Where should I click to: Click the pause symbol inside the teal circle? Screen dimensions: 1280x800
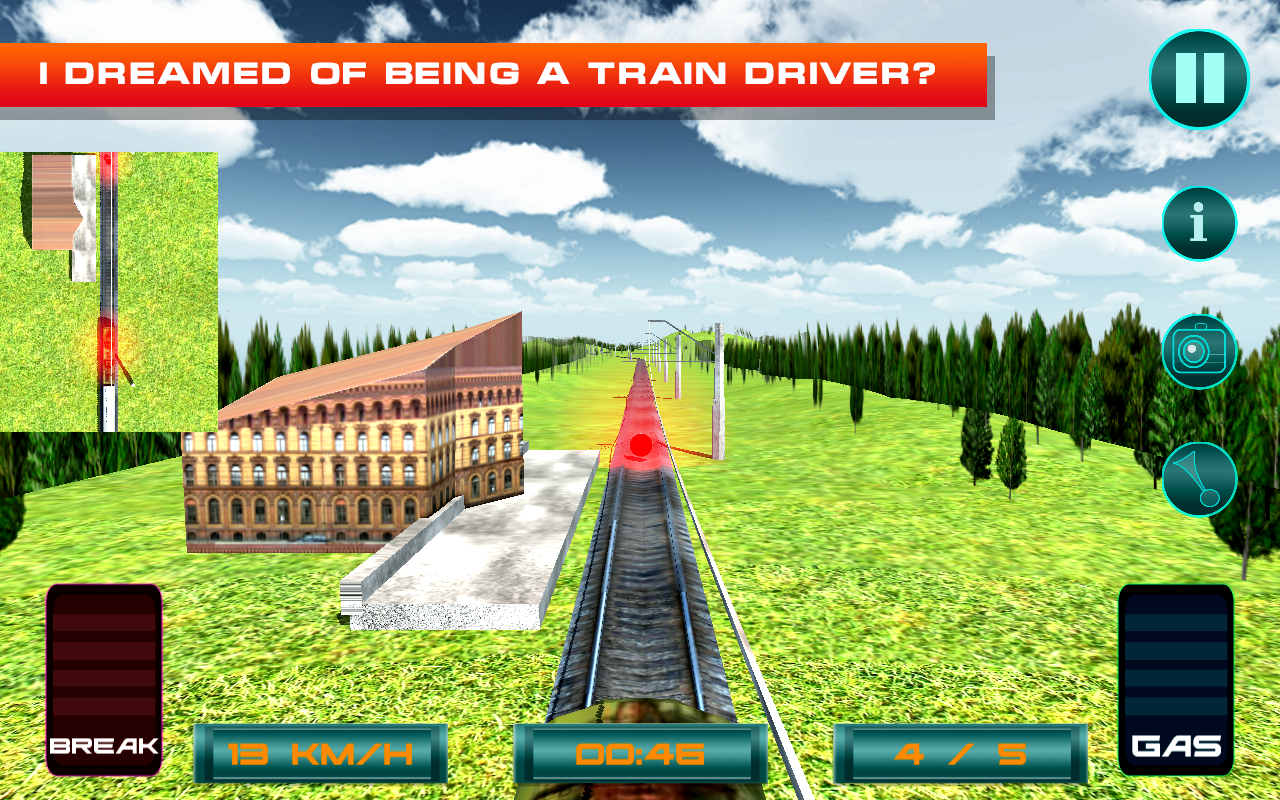[x=1199, y=80]
